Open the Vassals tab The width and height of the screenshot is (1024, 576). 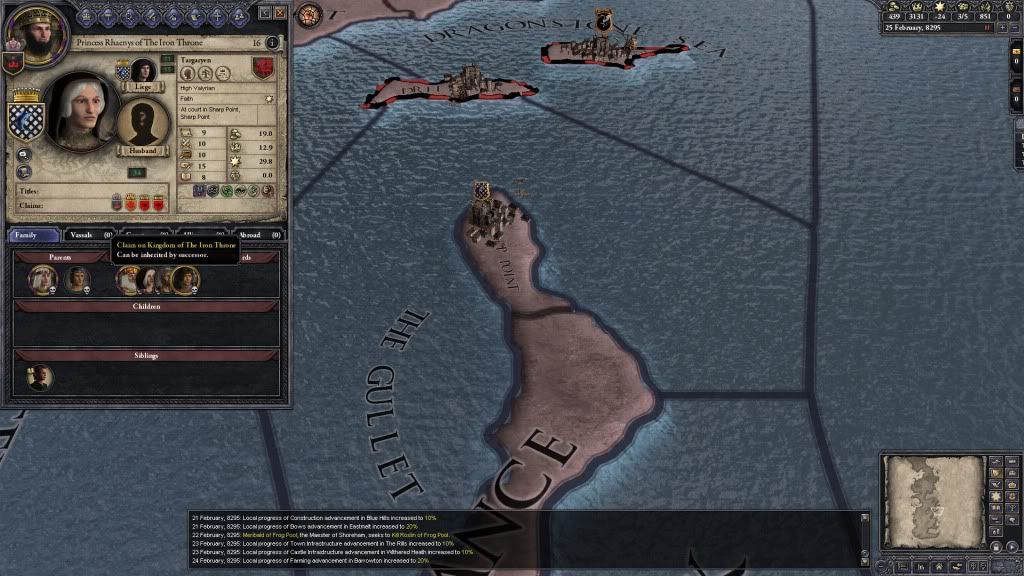(83, 235)
